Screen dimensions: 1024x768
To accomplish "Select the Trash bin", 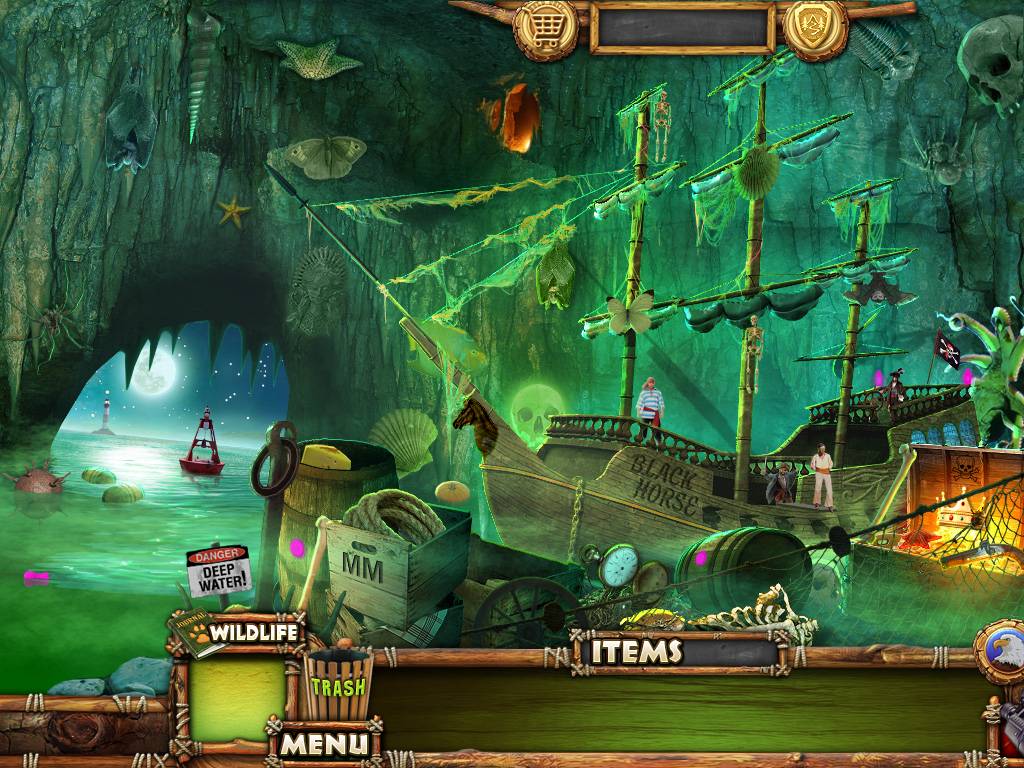I will pyautogui.click(x=337, y=685).
